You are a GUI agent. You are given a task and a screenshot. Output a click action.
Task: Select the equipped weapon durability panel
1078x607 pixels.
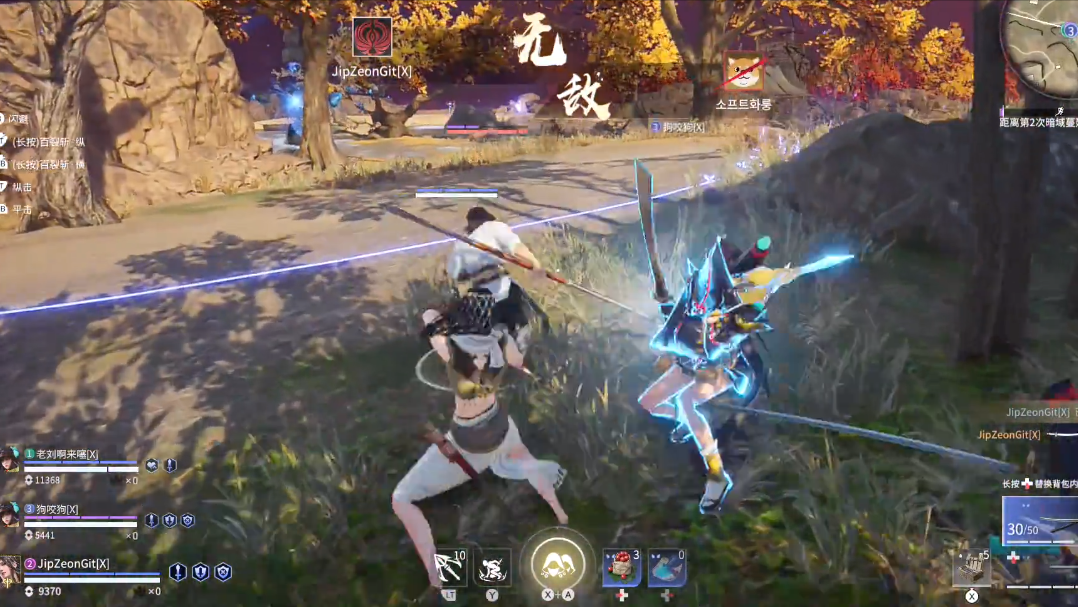[x=1040, y=520]
